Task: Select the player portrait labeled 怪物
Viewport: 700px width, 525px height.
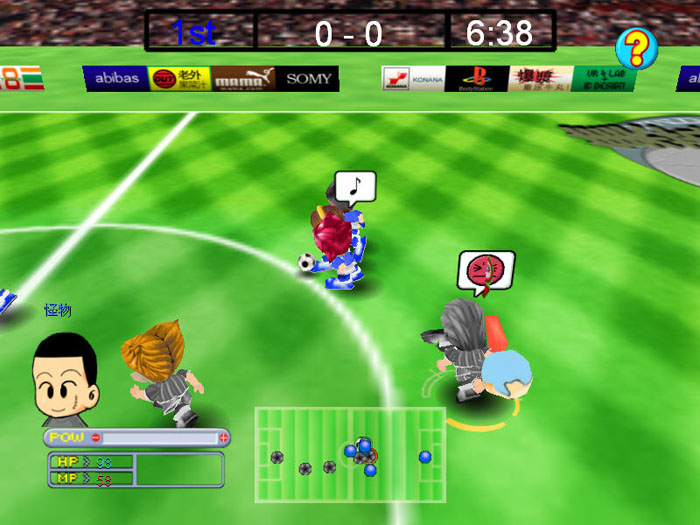Action: (x=64, y=367)
